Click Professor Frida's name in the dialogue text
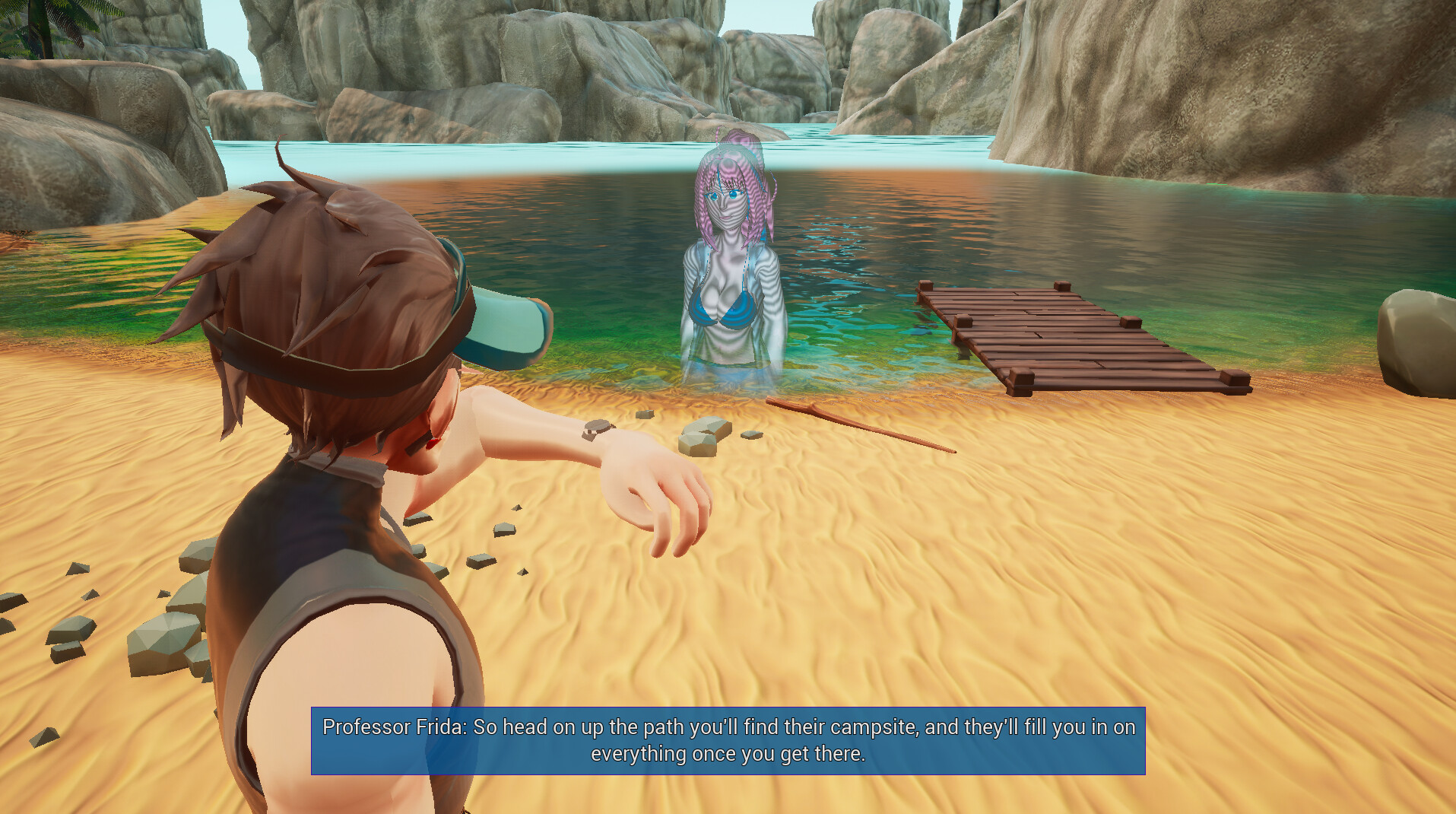Screen dimensions: 1456x814 [388, 727]
